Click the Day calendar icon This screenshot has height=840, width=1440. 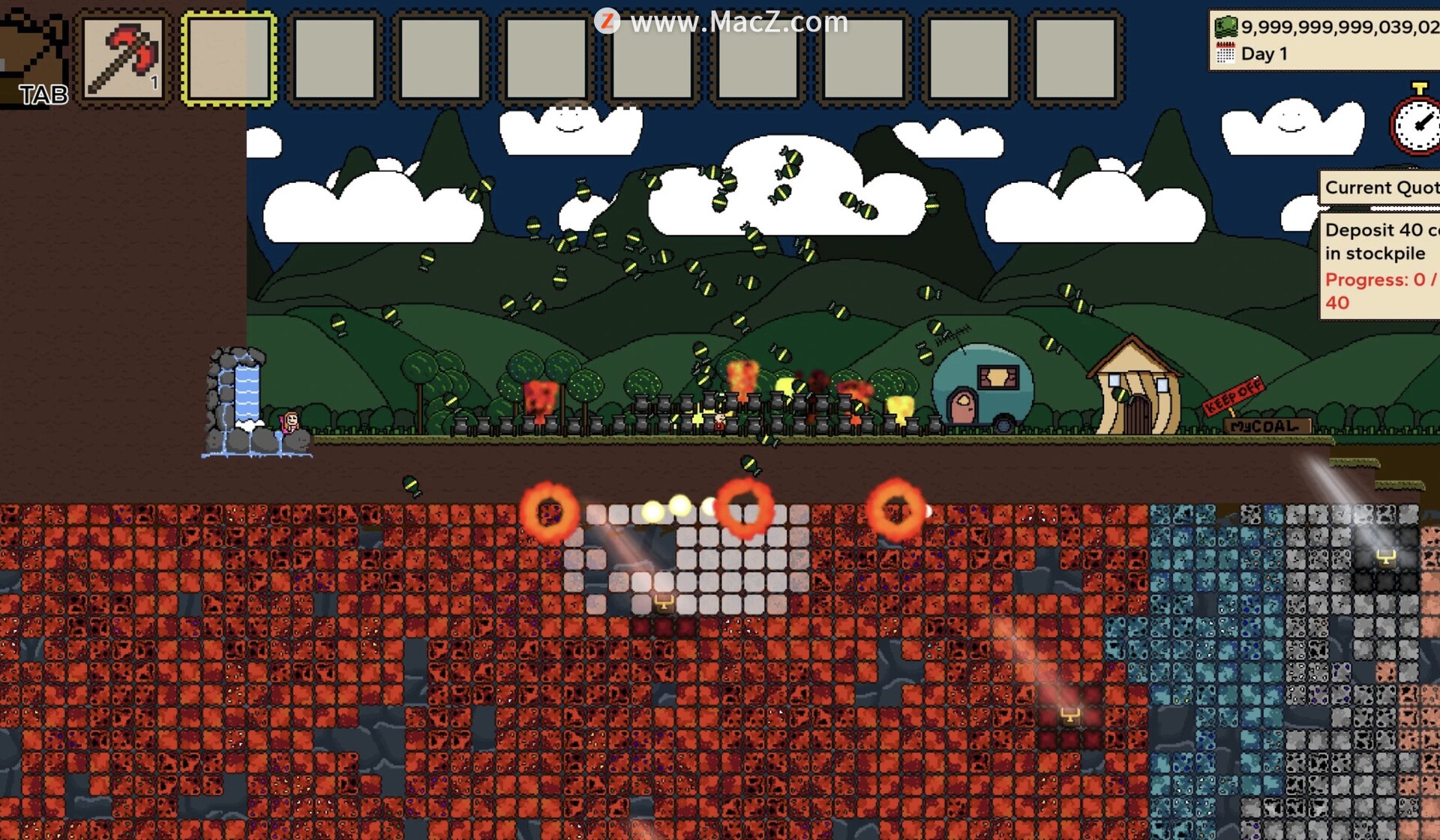click(x=1225, y=54)
